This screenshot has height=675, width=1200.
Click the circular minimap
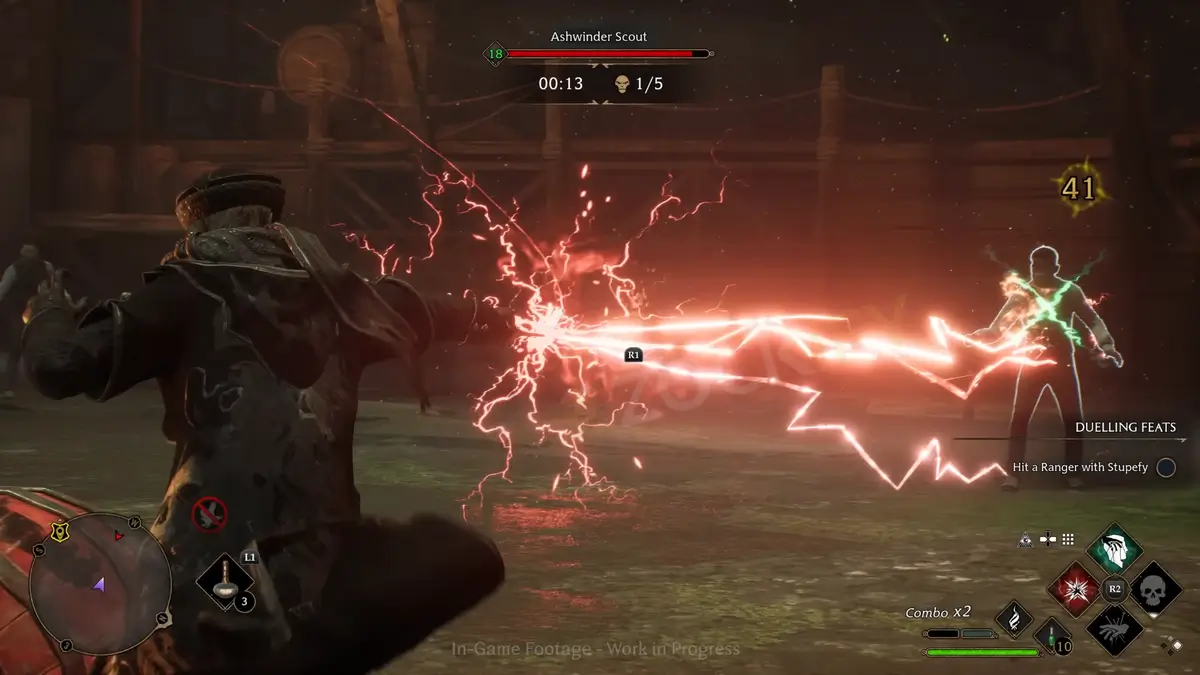coord(100,585)
